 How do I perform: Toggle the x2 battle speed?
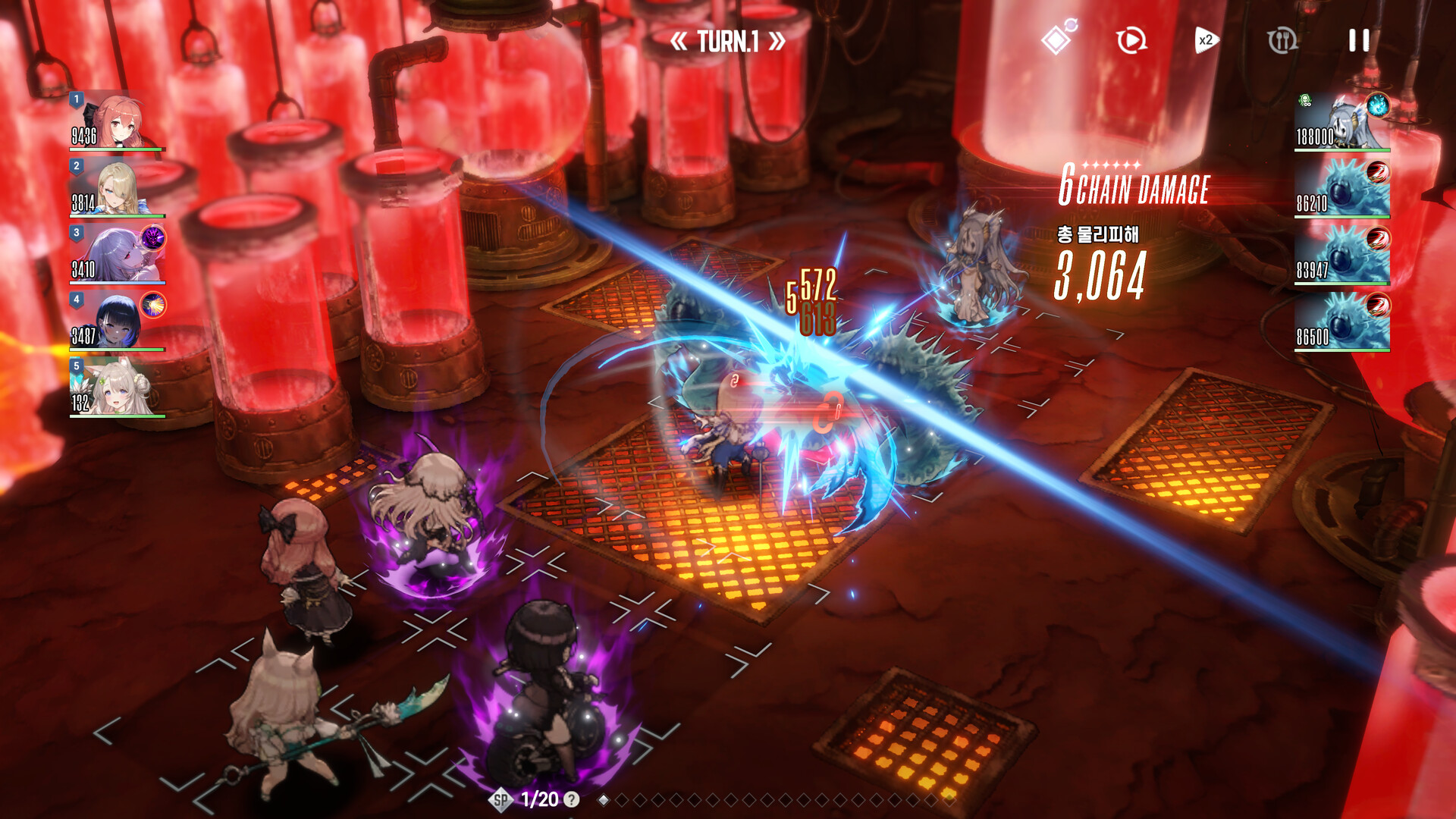(x=1206, y=40)
